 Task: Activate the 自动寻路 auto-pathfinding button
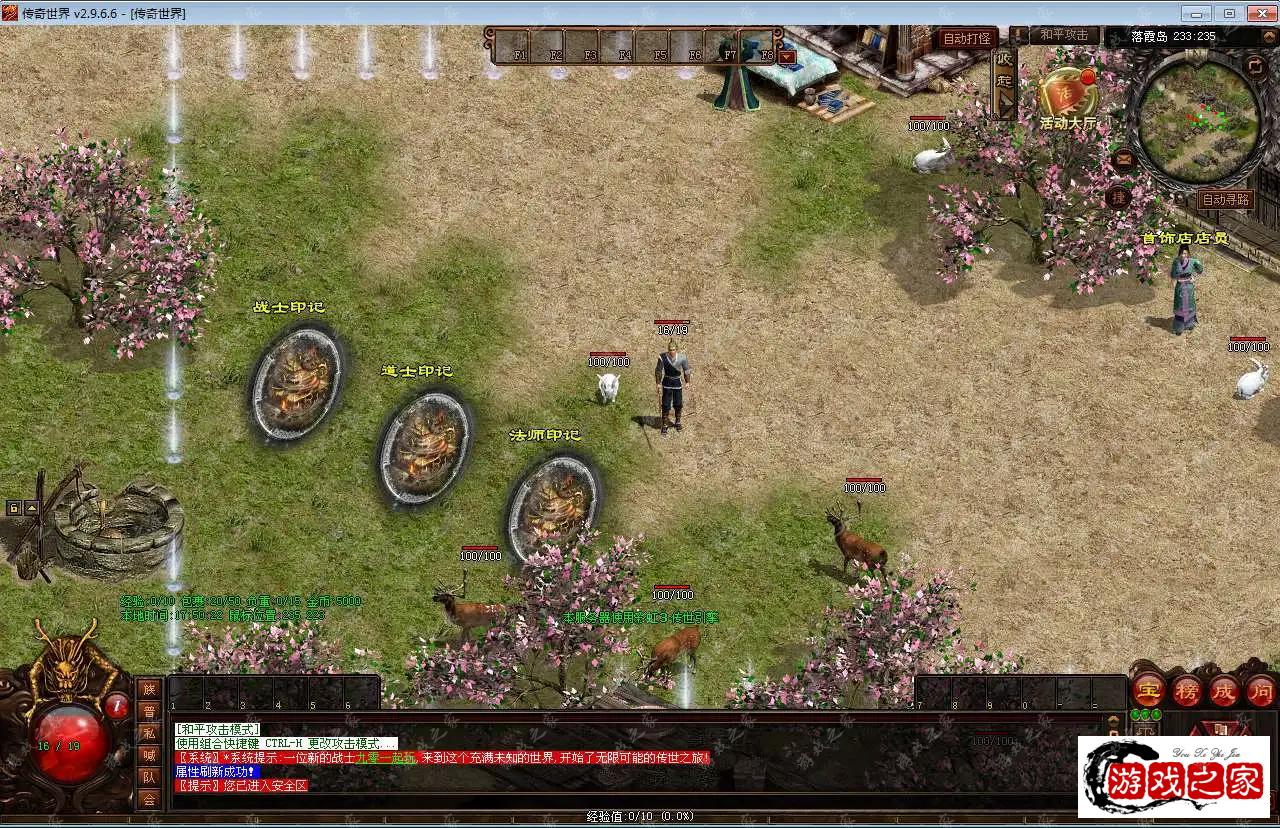click(x=1225, y=199)
